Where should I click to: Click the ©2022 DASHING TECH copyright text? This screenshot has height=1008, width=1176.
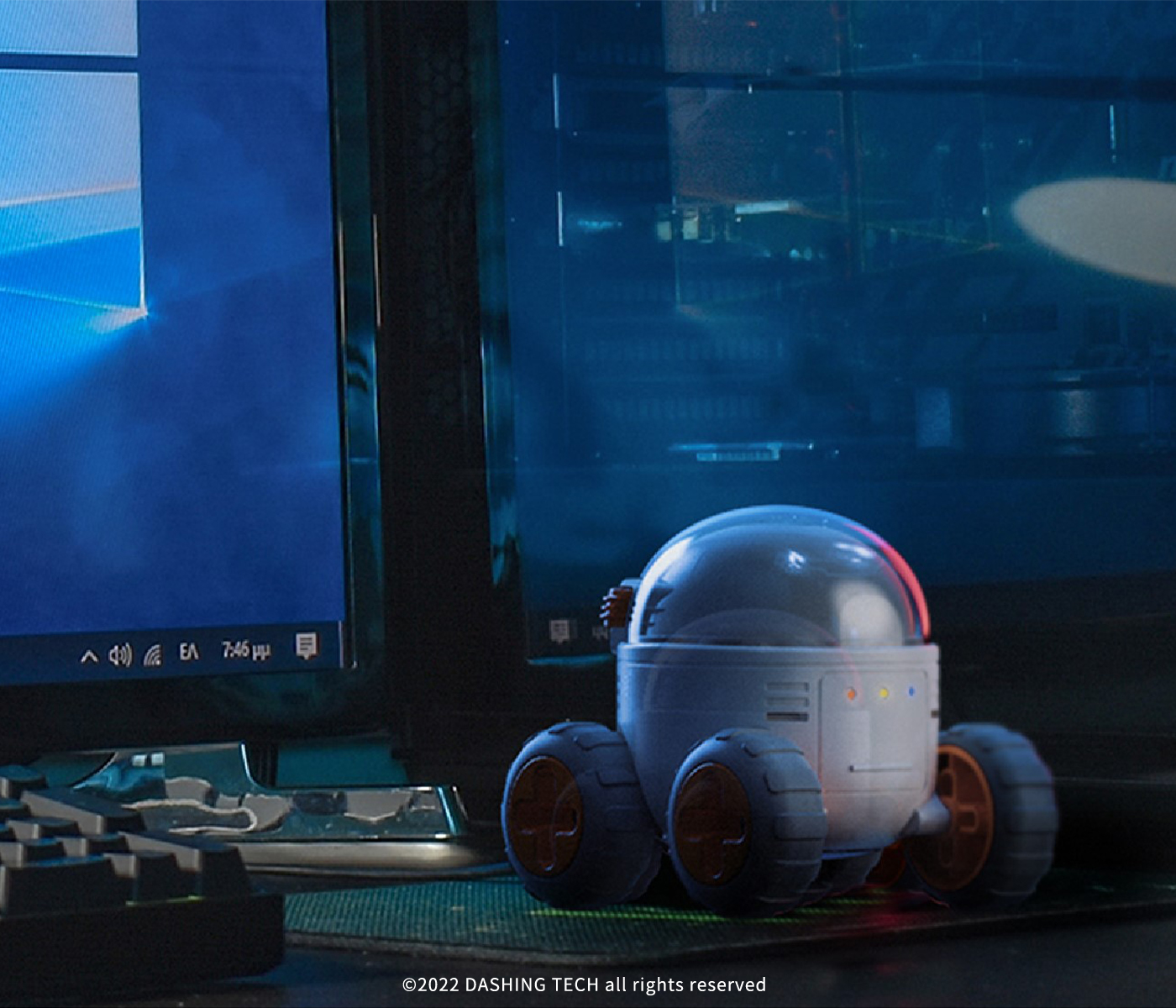tap(585, 984)
